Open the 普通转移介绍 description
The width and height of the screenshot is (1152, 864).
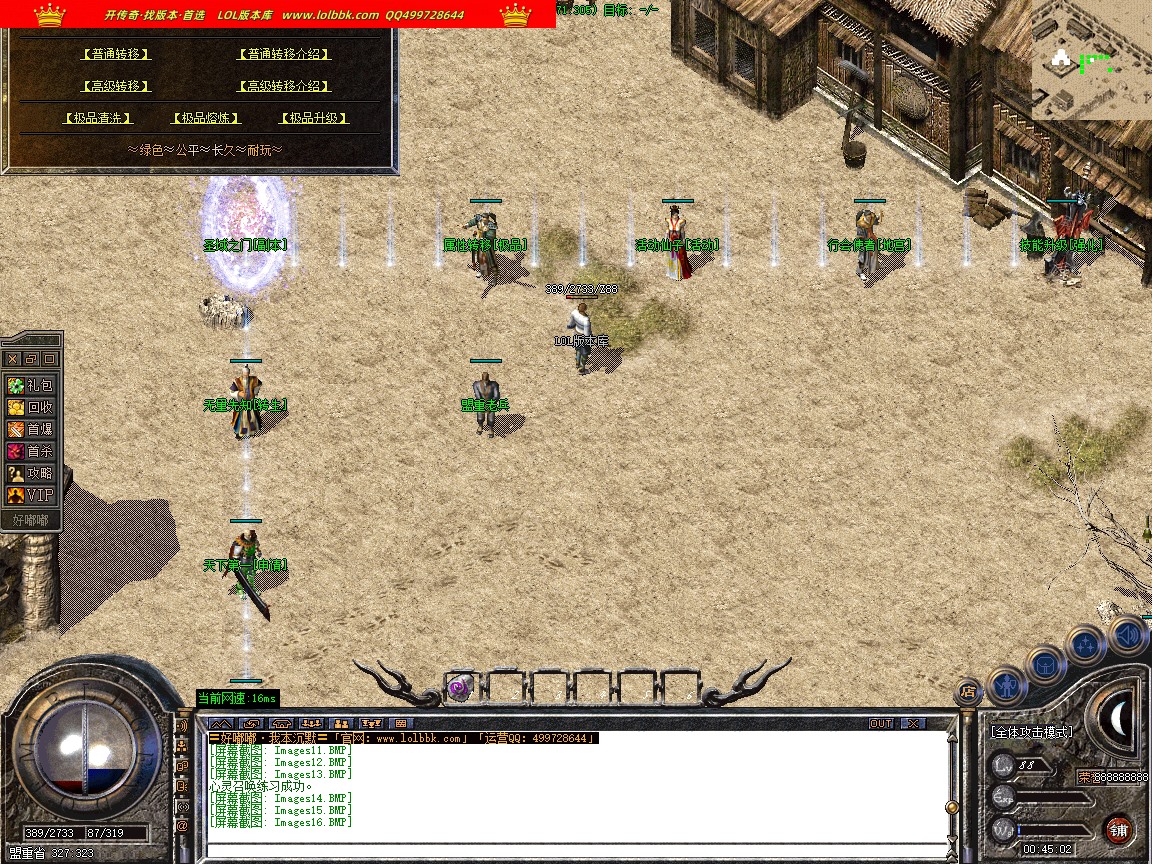point(284,54)
